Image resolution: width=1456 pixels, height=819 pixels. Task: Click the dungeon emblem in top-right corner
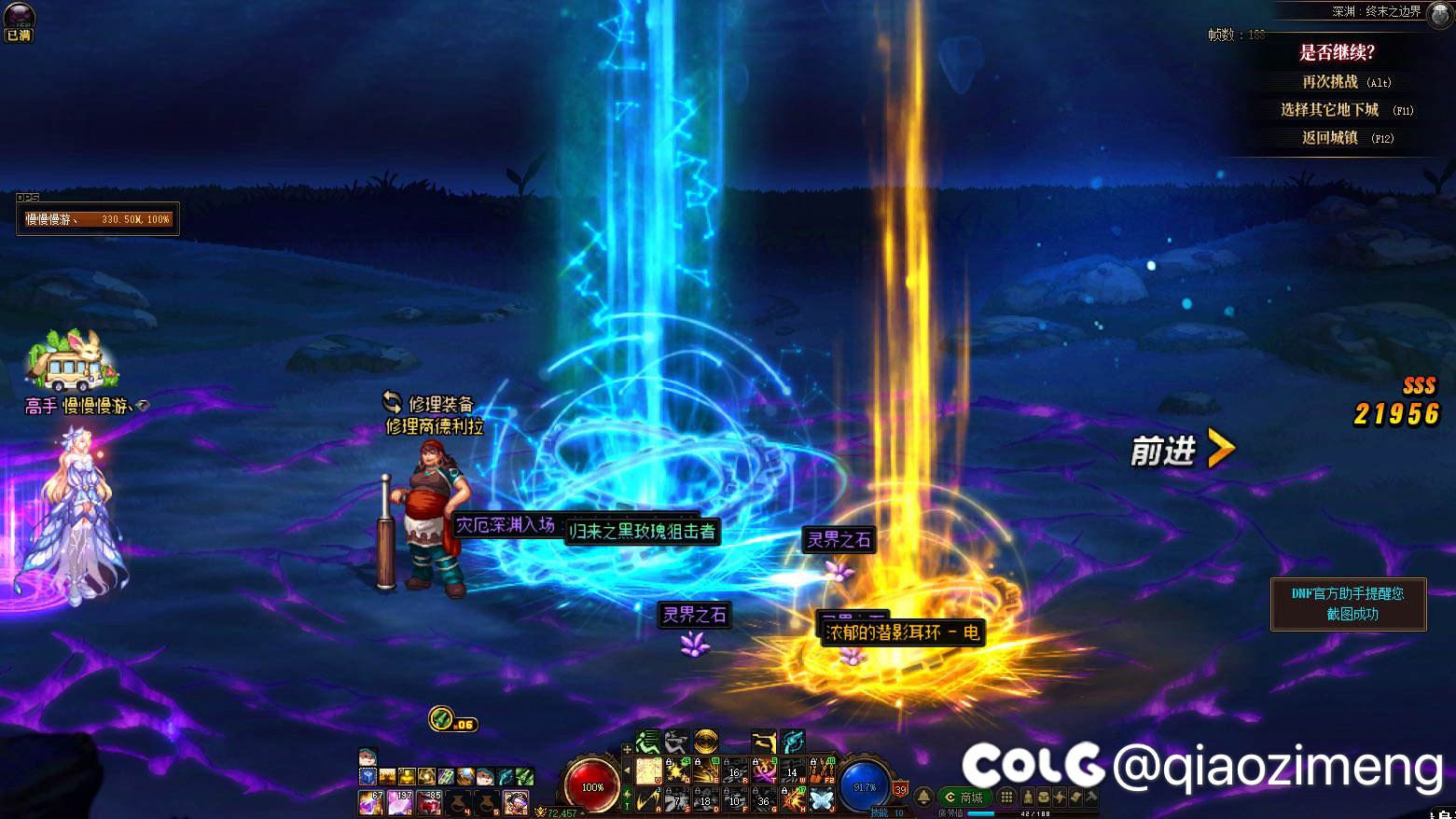1441,14
